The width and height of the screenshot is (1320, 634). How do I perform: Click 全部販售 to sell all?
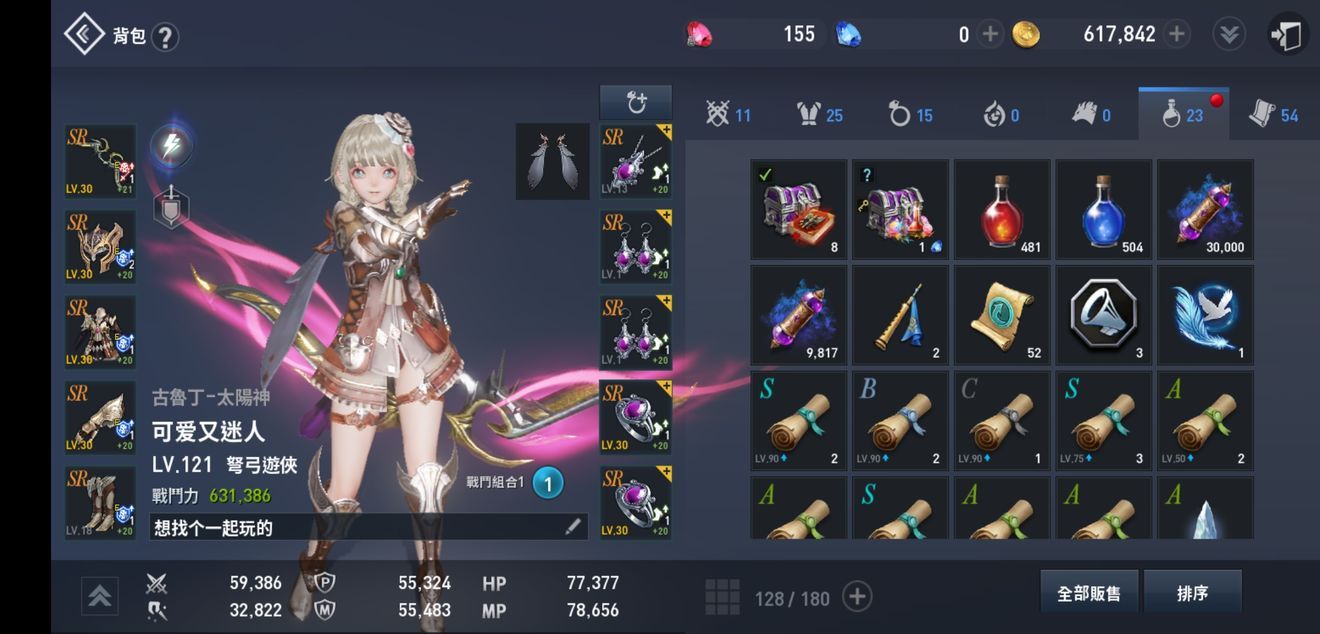tap(1089, 593)
